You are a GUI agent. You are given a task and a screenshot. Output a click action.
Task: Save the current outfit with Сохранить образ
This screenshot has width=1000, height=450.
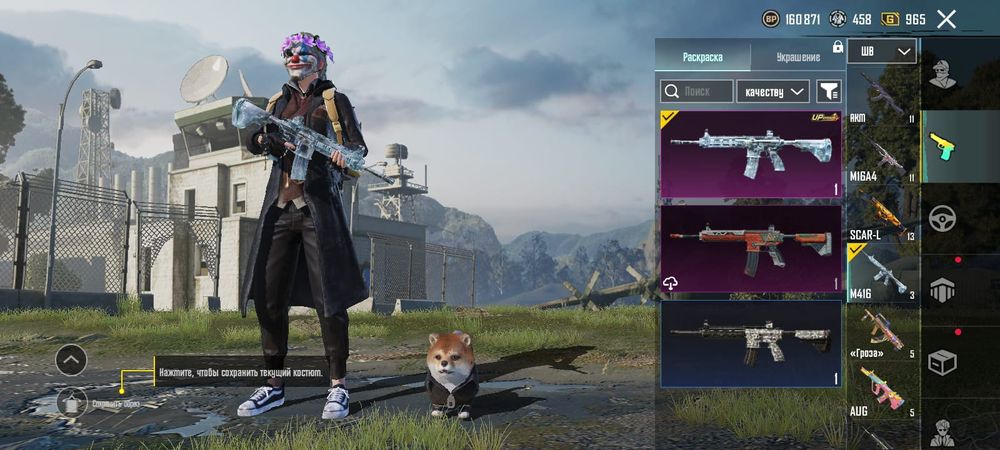coord(71,402)
